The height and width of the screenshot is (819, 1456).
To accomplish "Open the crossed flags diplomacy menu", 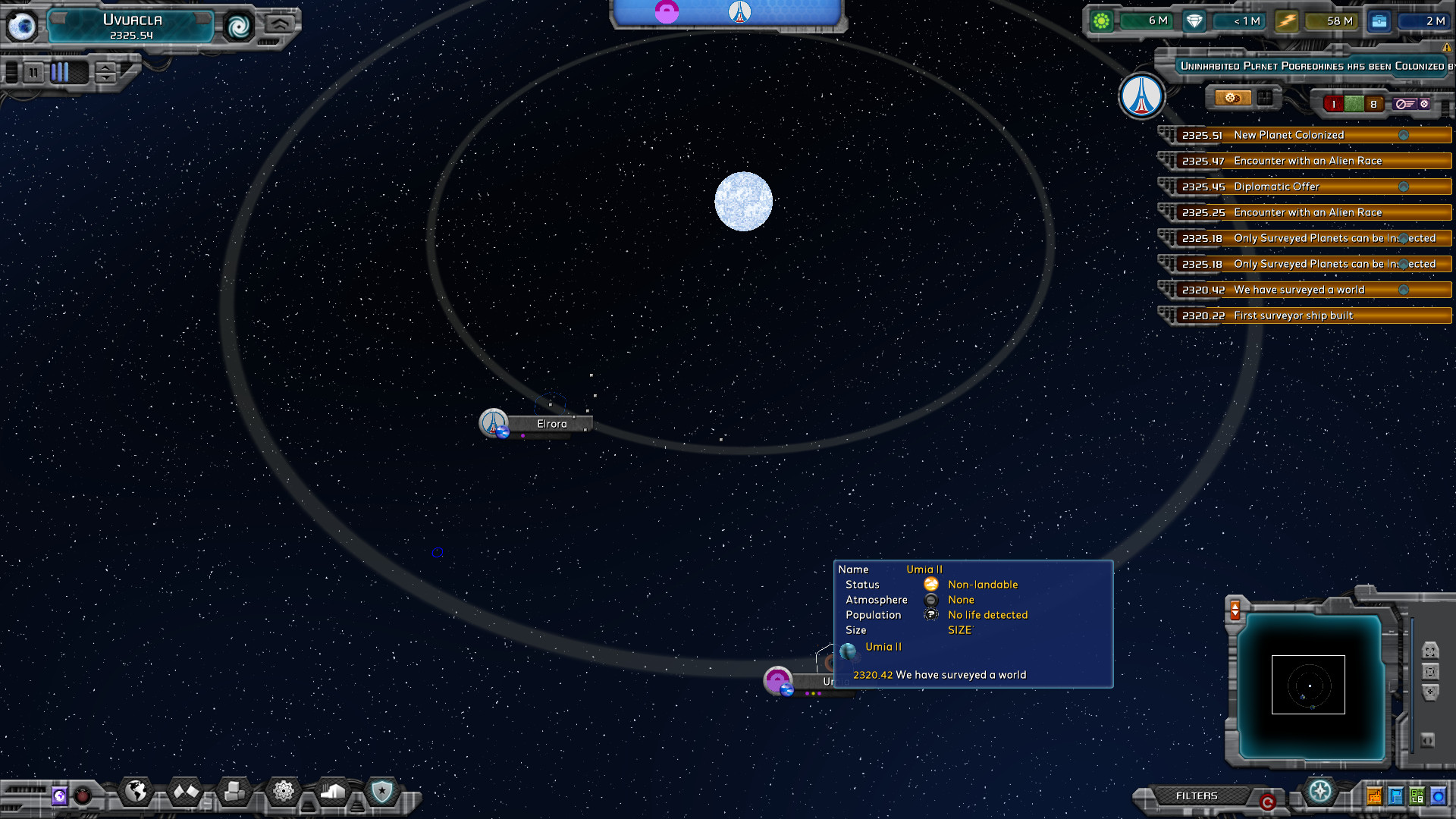I will tap(186, 792).
